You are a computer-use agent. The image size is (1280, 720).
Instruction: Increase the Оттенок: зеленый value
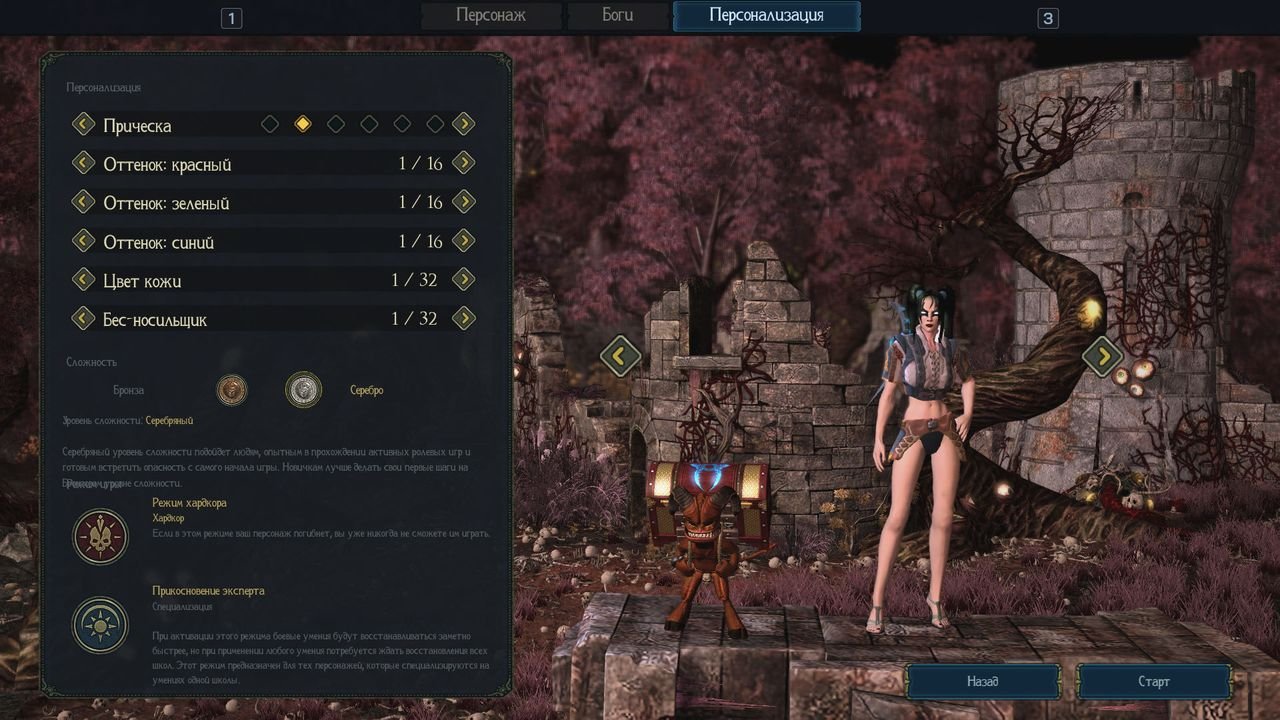[463, 202]
